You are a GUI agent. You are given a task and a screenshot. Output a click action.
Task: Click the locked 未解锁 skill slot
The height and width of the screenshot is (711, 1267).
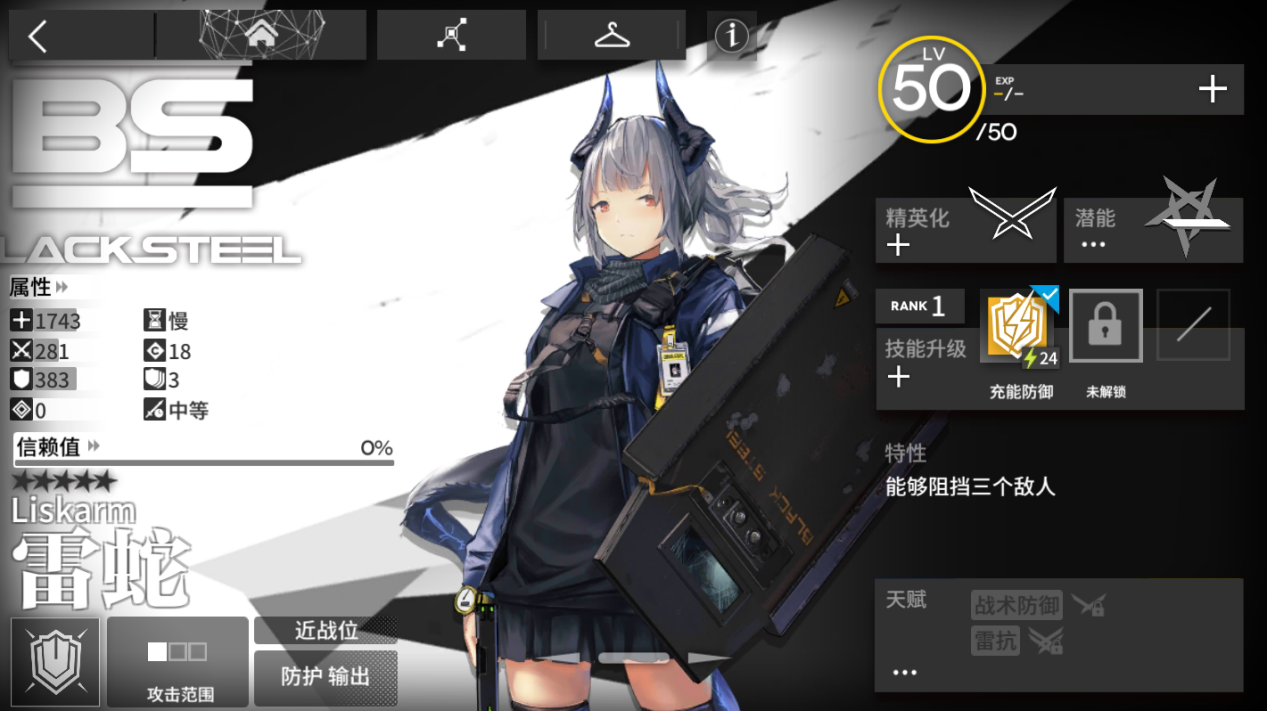(x=1105, y=326)
